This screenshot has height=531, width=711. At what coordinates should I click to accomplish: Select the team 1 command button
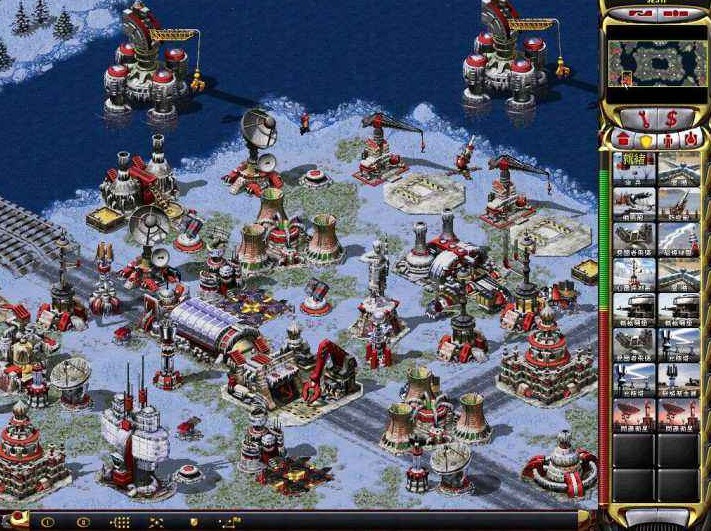coord(47,522)
